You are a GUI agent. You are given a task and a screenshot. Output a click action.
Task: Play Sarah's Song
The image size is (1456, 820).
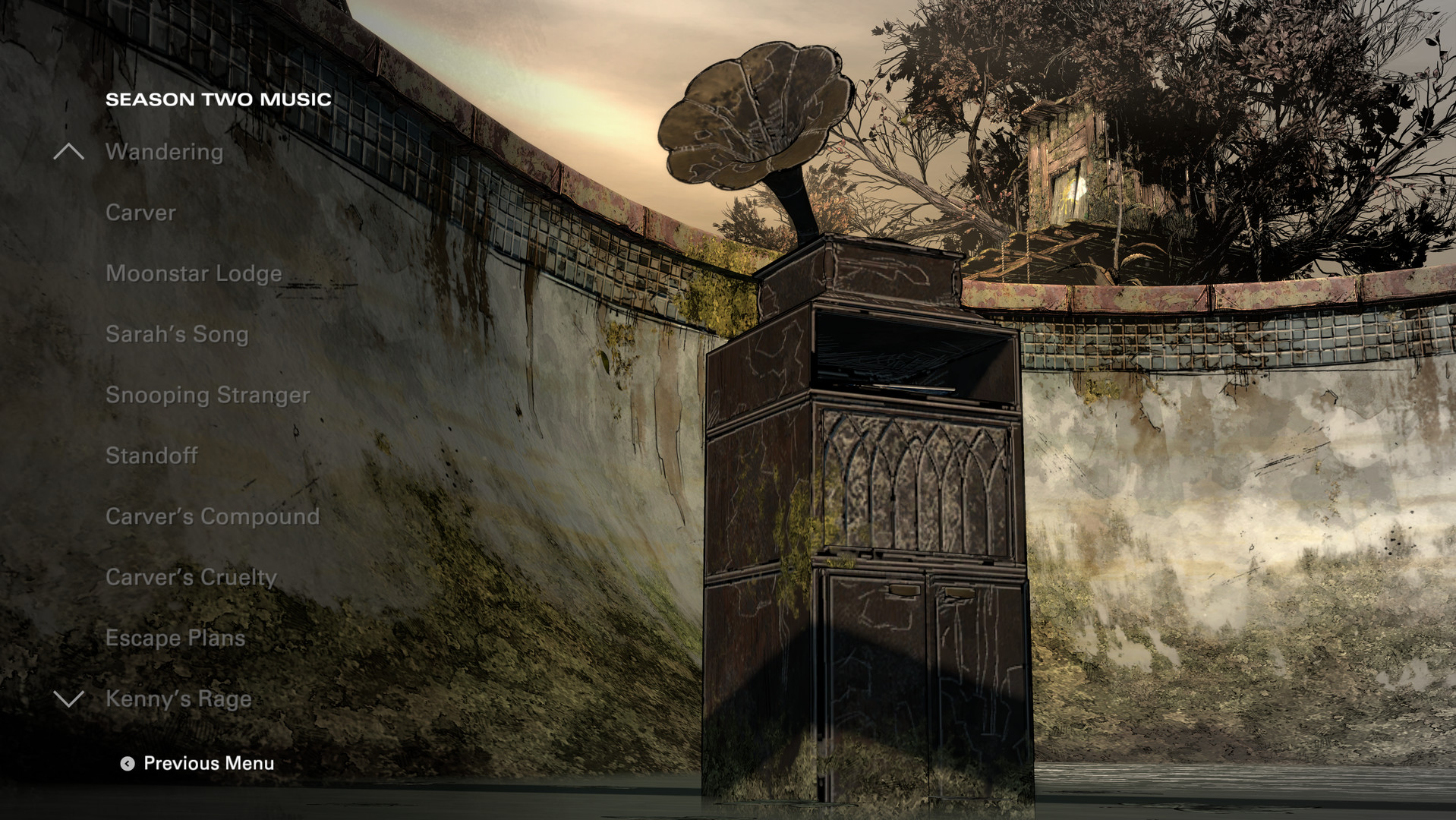pos(178,334)
